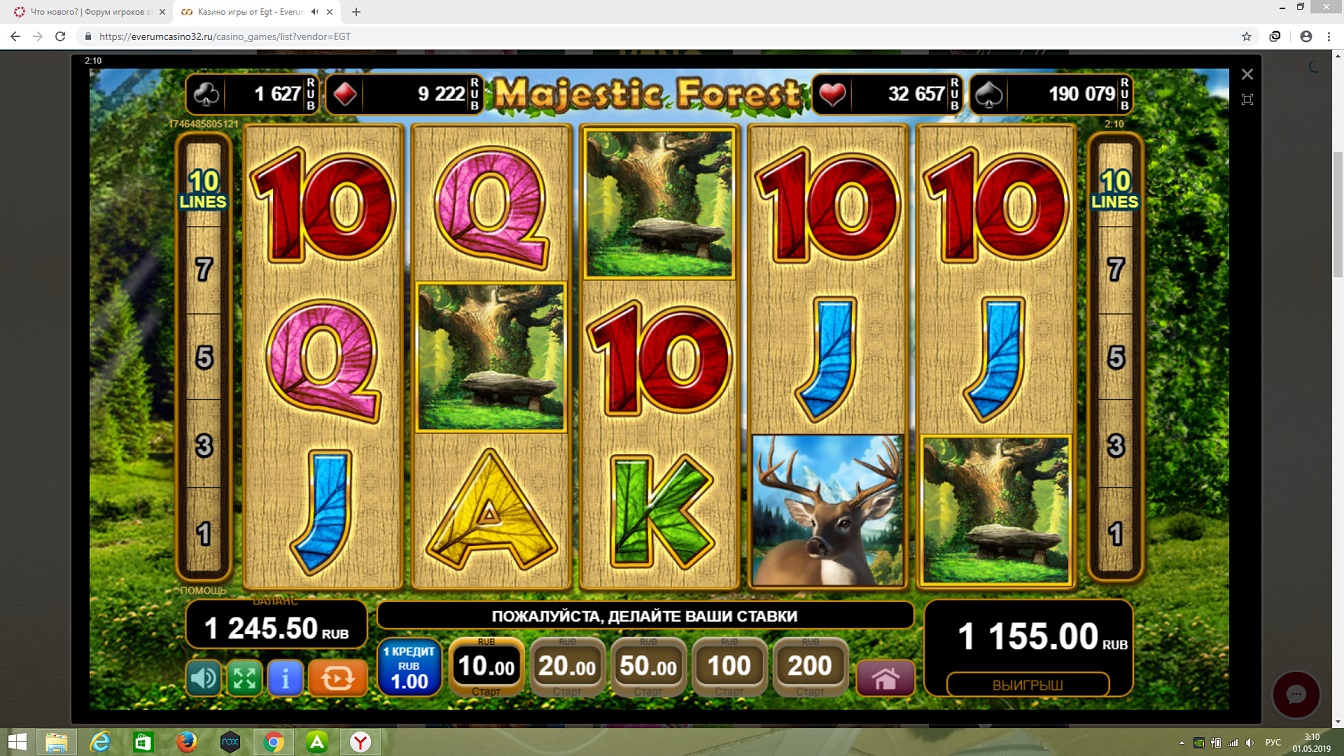Toggle the sound speaker icon

[x=204, y=679]
